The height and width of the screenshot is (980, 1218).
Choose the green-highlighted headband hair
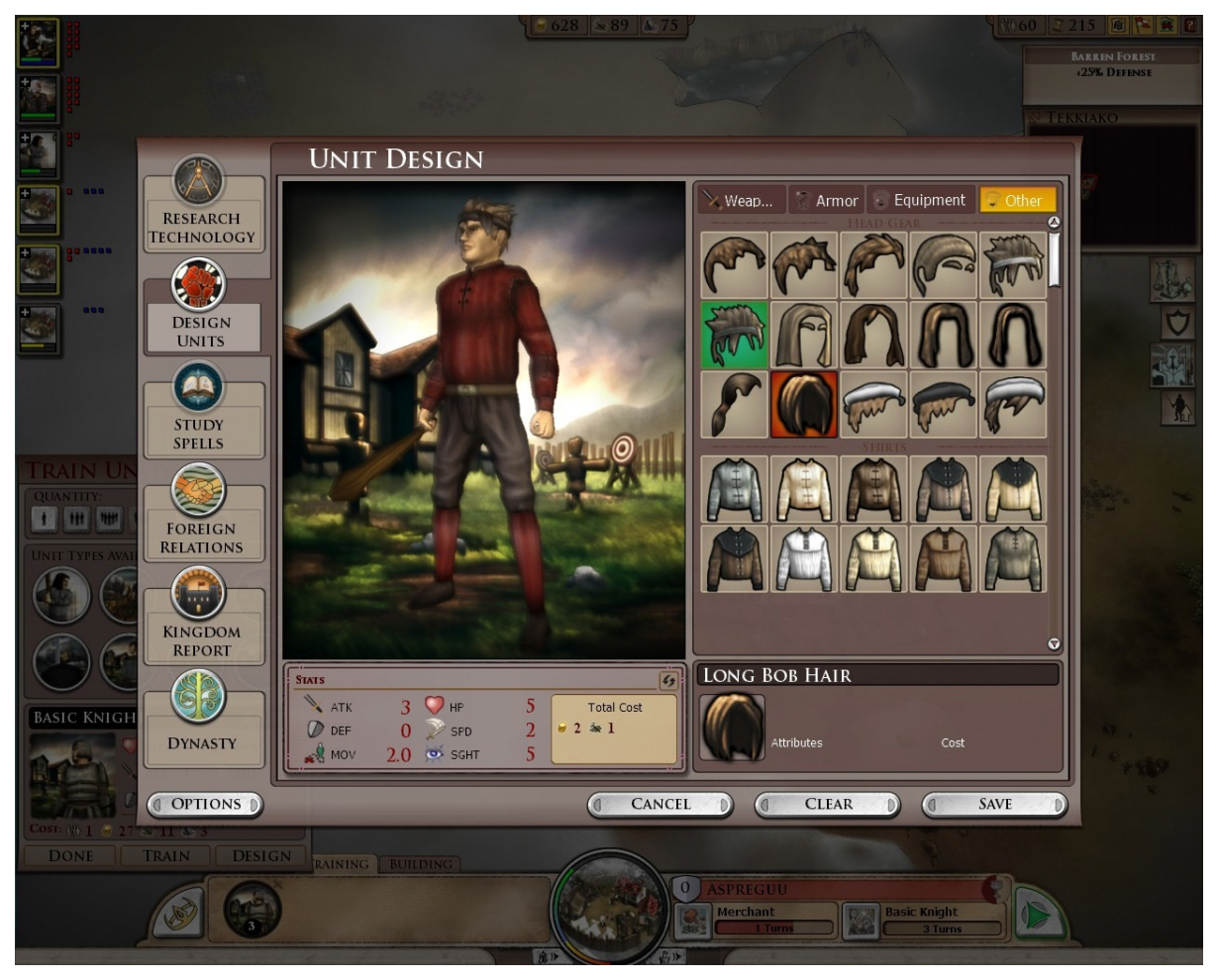735,335
